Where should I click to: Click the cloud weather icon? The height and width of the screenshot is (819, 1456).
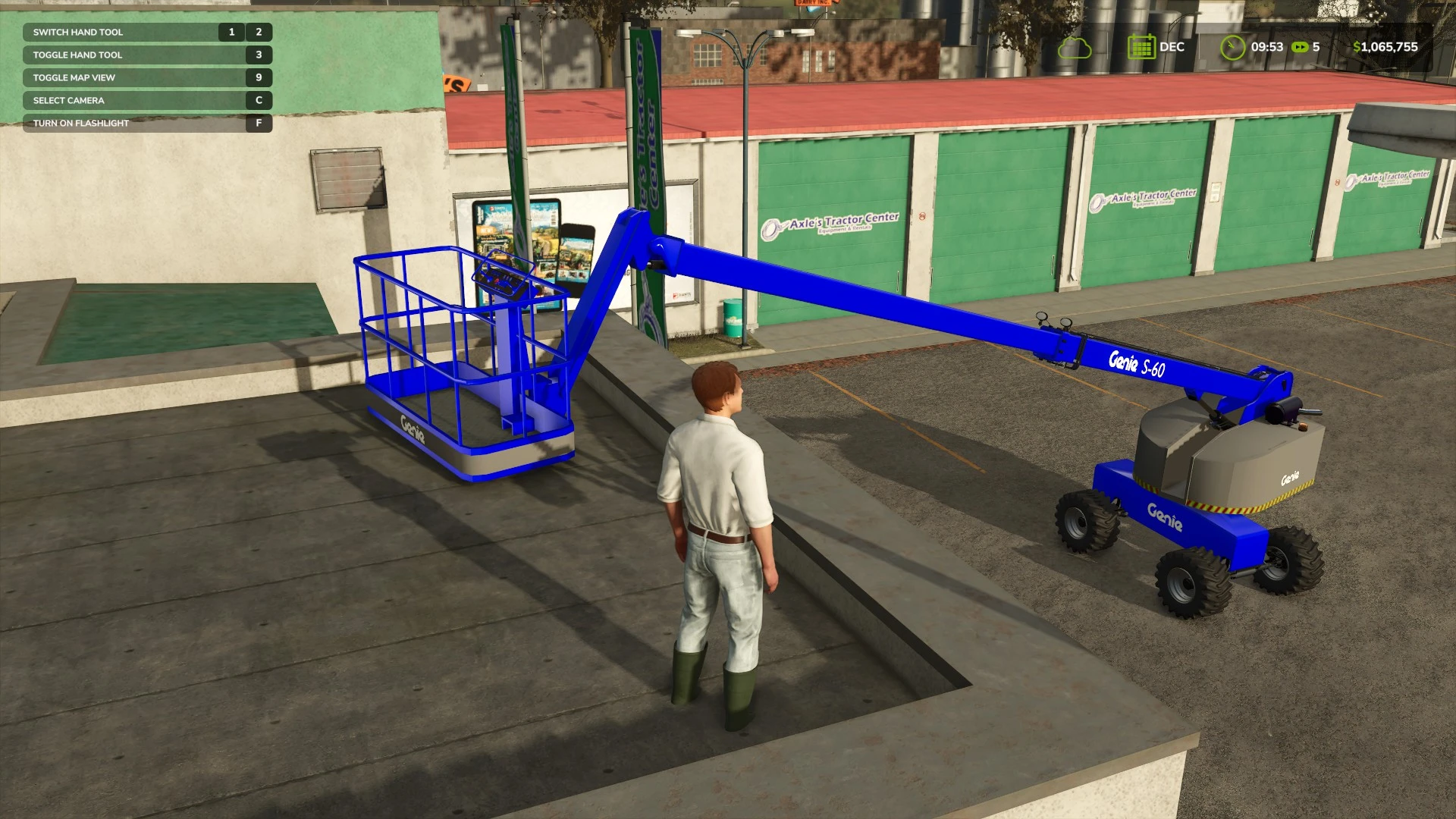1075,47
